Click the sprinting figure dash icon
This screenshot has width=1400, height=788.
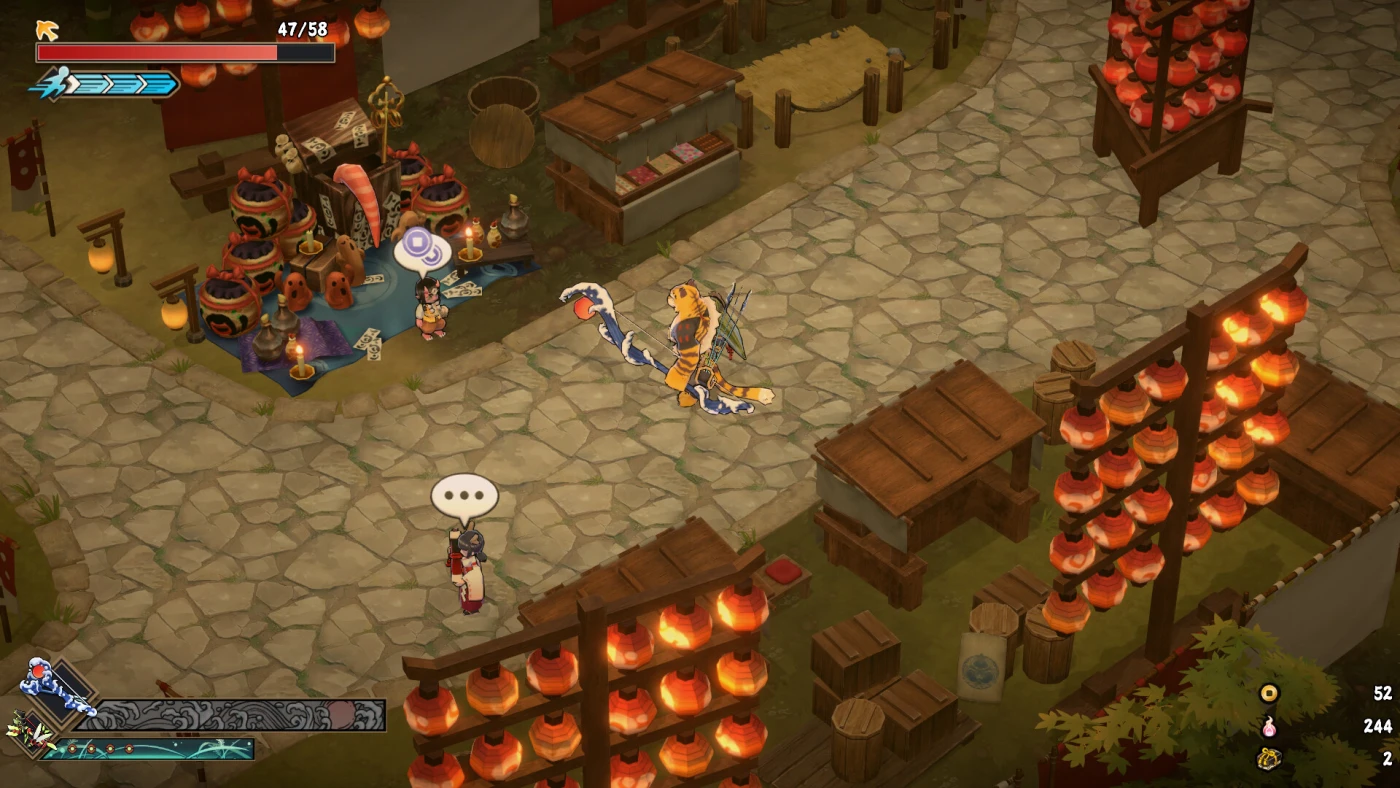[x=54, y=83]
